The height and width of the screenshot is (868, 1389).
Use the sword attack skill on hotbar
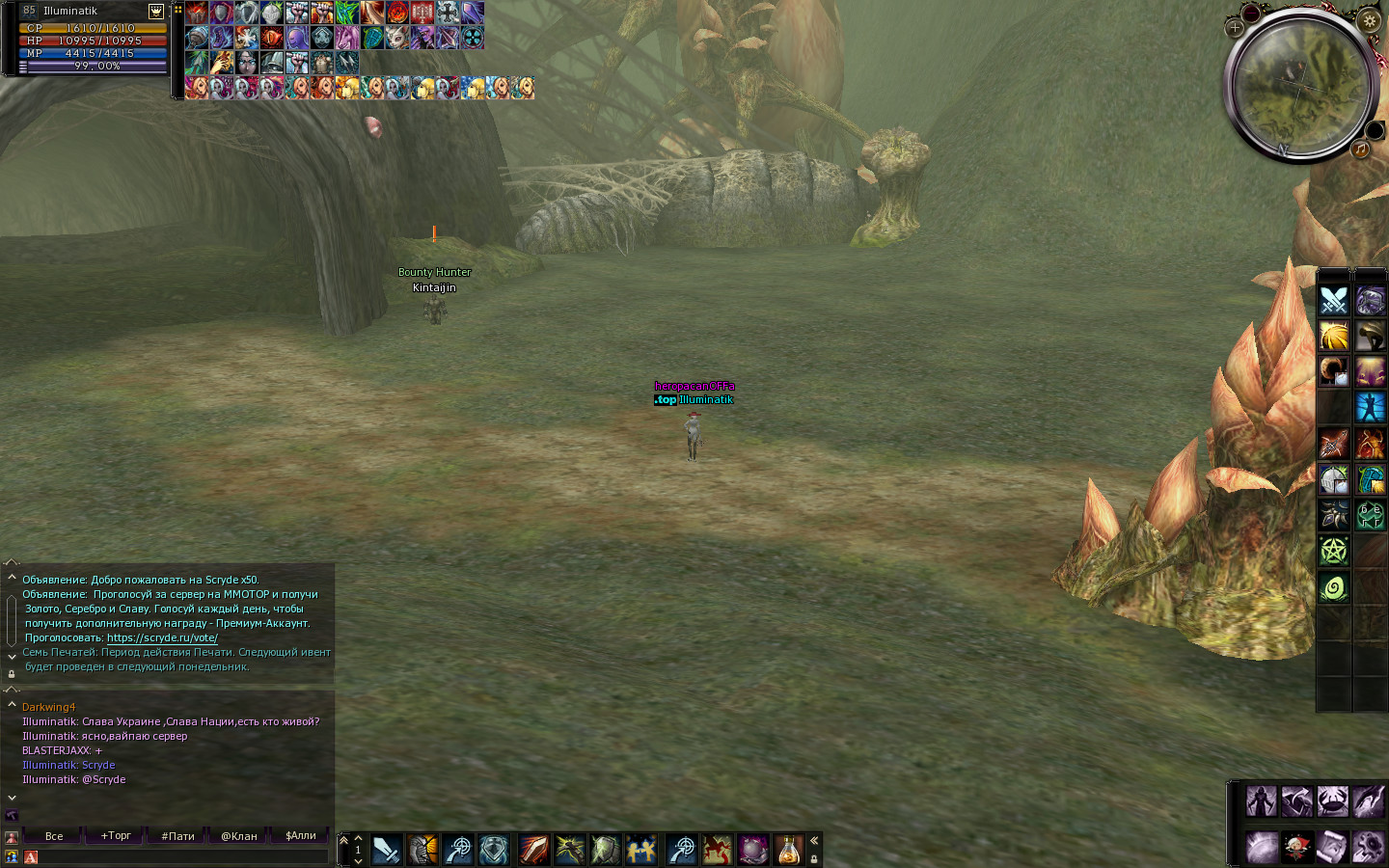(386, 850)
